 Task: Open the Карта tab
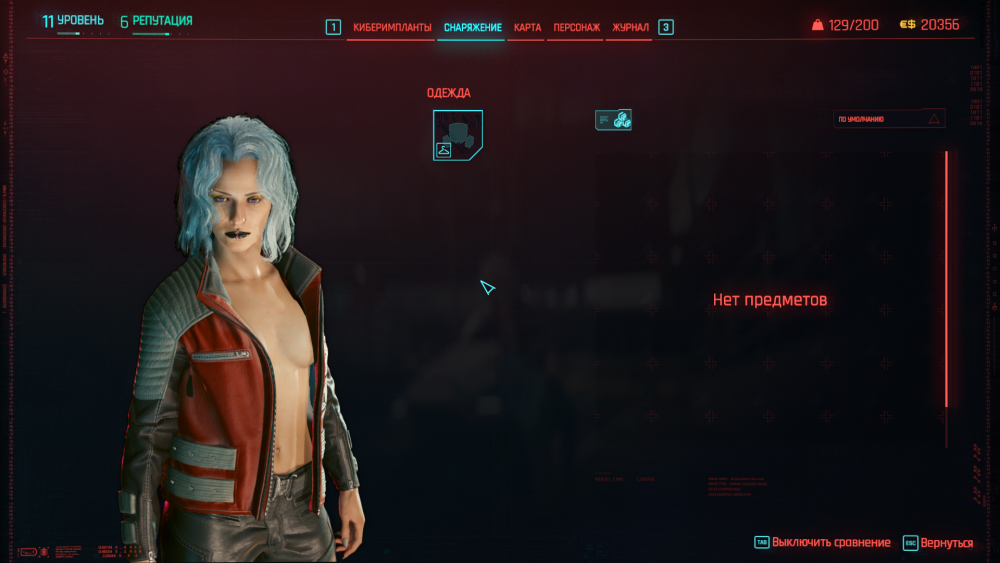tap(527, 27)
